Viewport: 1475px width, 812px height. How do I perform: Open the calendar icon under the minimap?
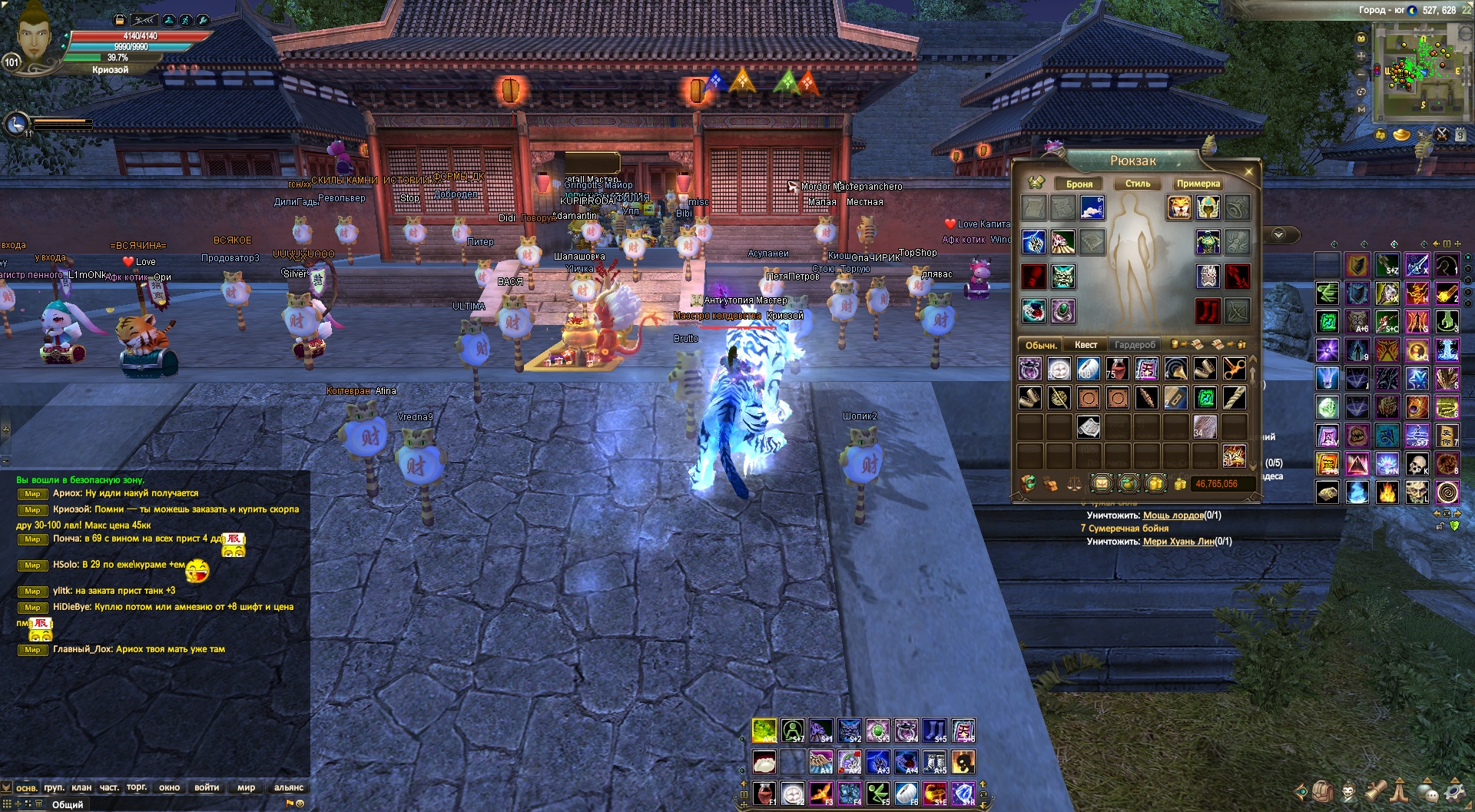1460,135
